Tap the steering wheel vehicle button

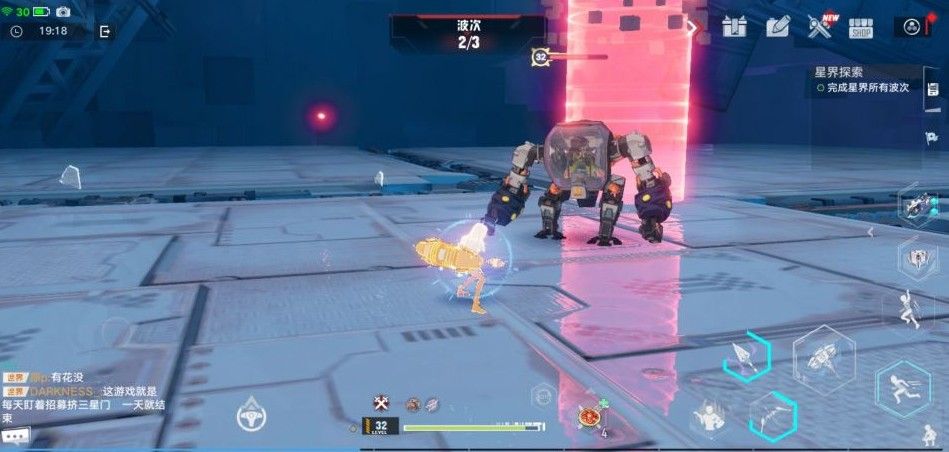(x=251, y=415)
